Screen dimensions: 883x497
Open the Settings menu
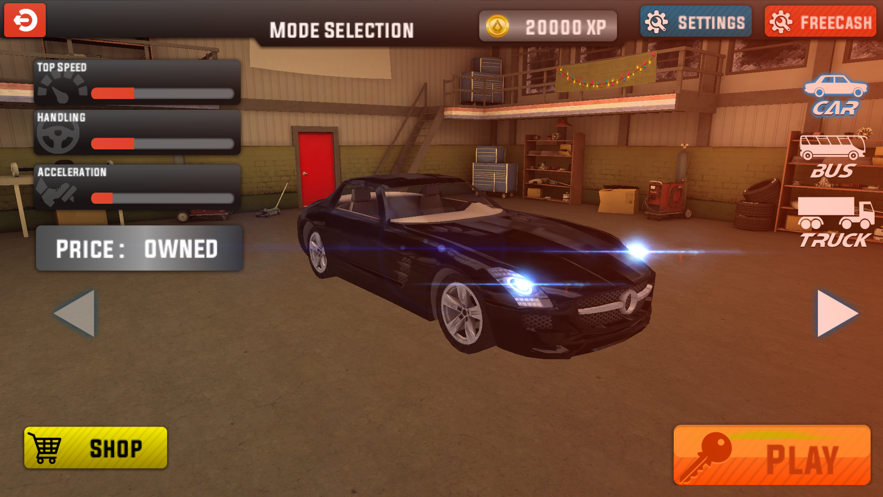click(x=696, y=22)
